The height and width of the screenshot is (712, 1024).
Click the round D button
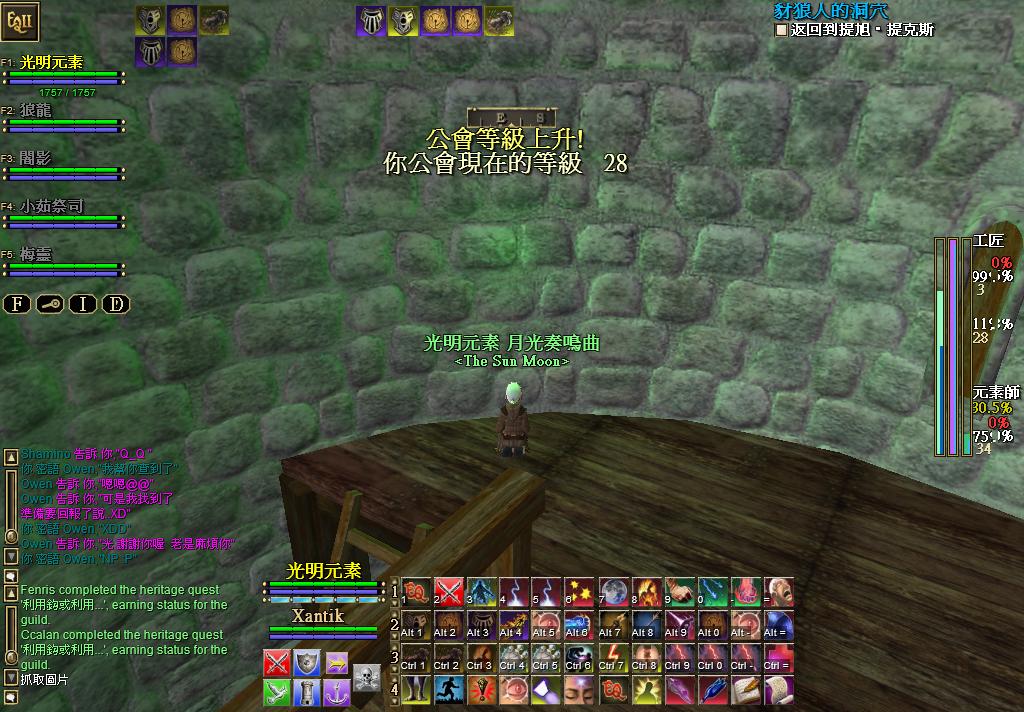[x=116, y=304]
